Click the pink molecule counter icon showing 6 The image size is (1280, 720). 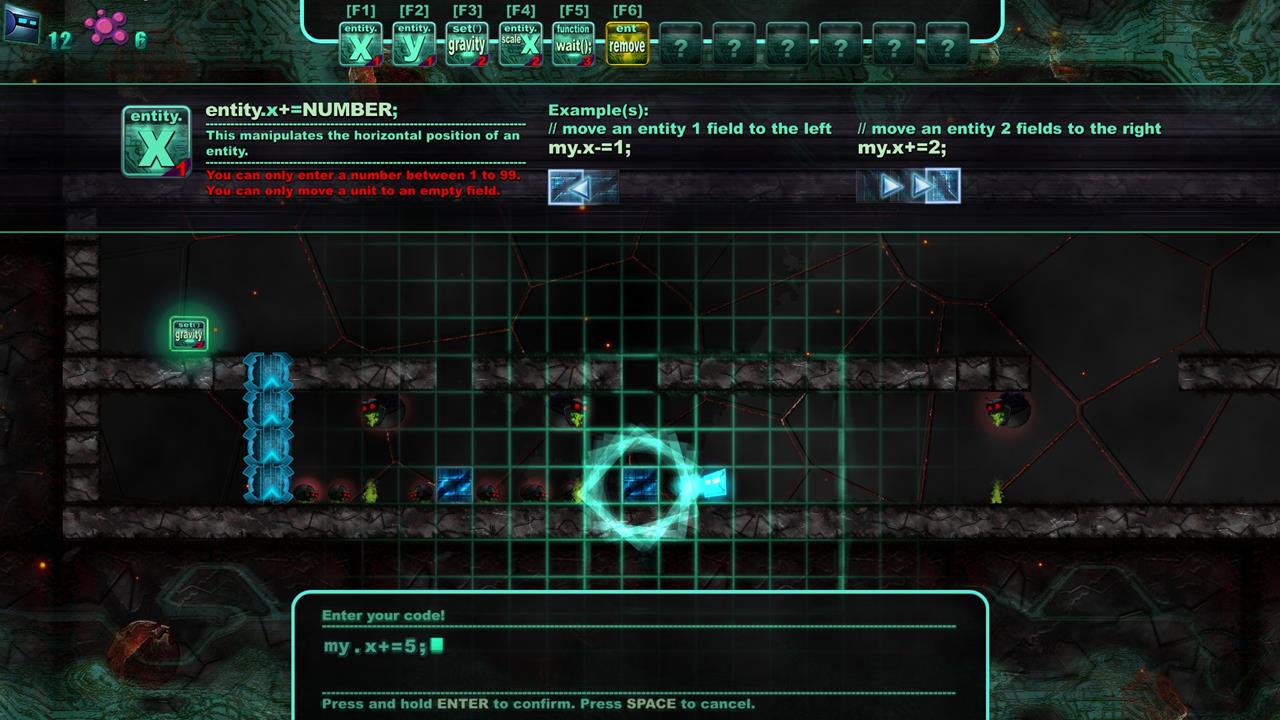(x=104, y=25)
